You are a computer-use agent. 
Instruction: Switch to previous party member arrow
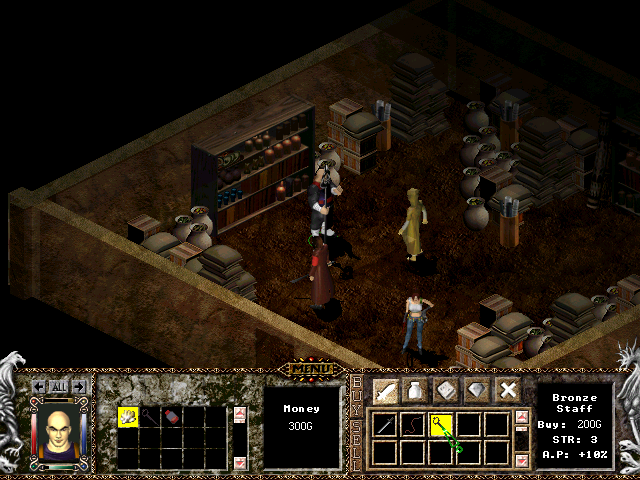coord(38,386)
